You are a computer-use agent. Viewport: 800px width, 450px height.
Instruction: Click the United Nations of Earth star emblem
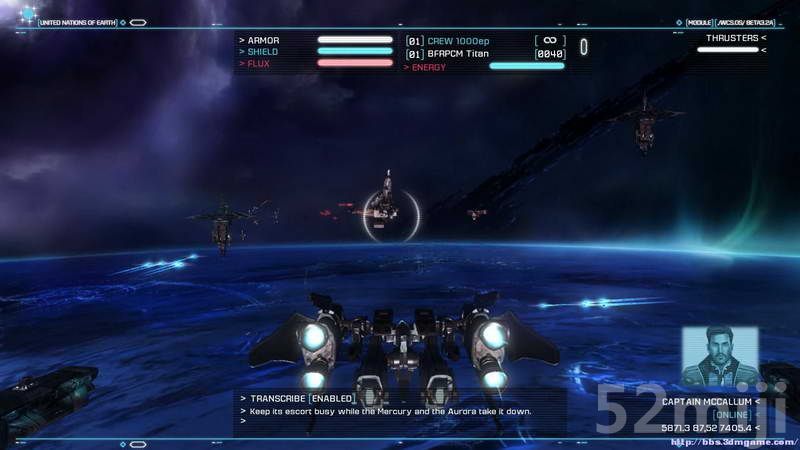tap(27, 14)
